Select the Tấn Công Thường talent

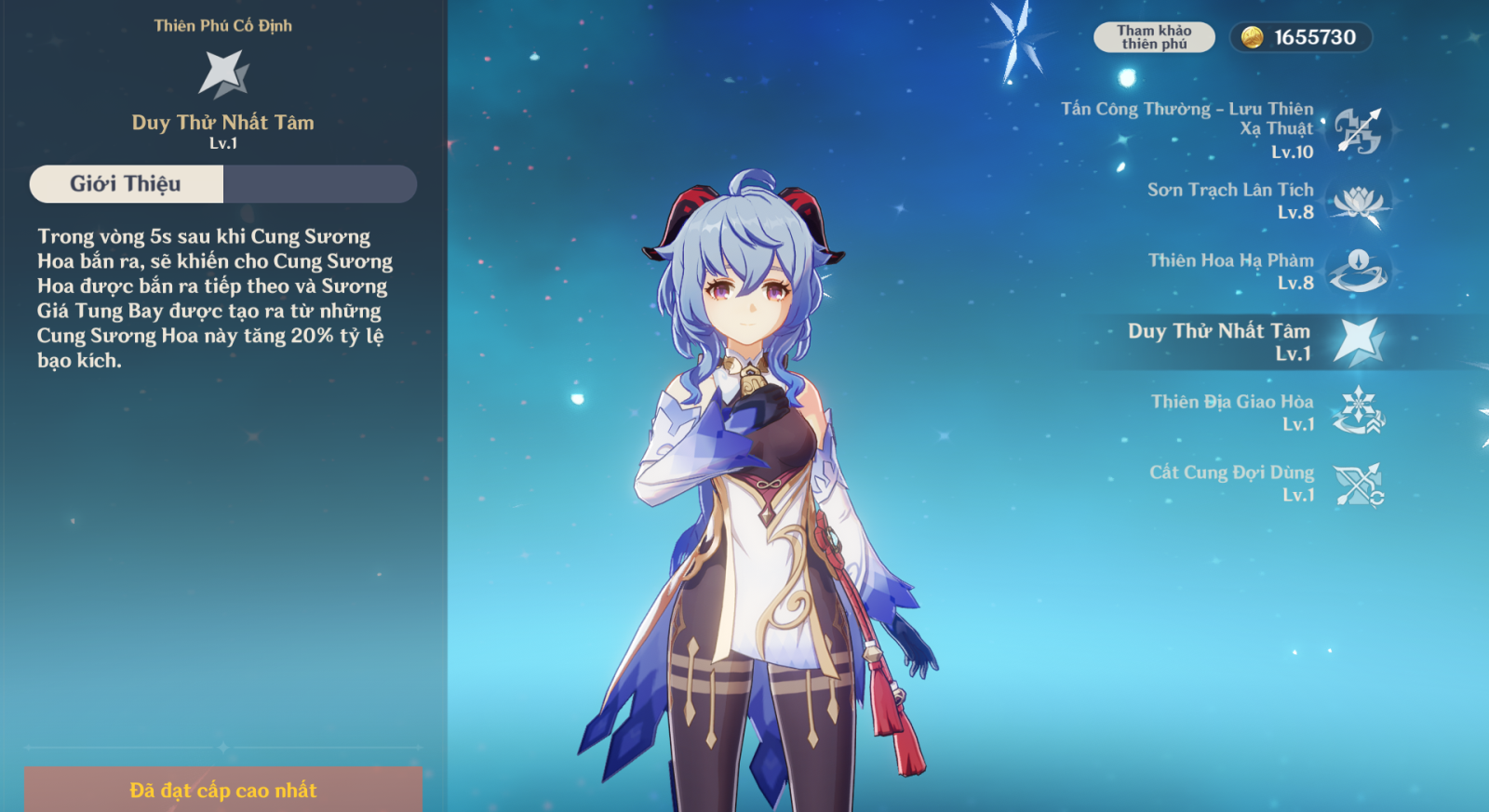pyautogui.click(x=1358, y=130)
